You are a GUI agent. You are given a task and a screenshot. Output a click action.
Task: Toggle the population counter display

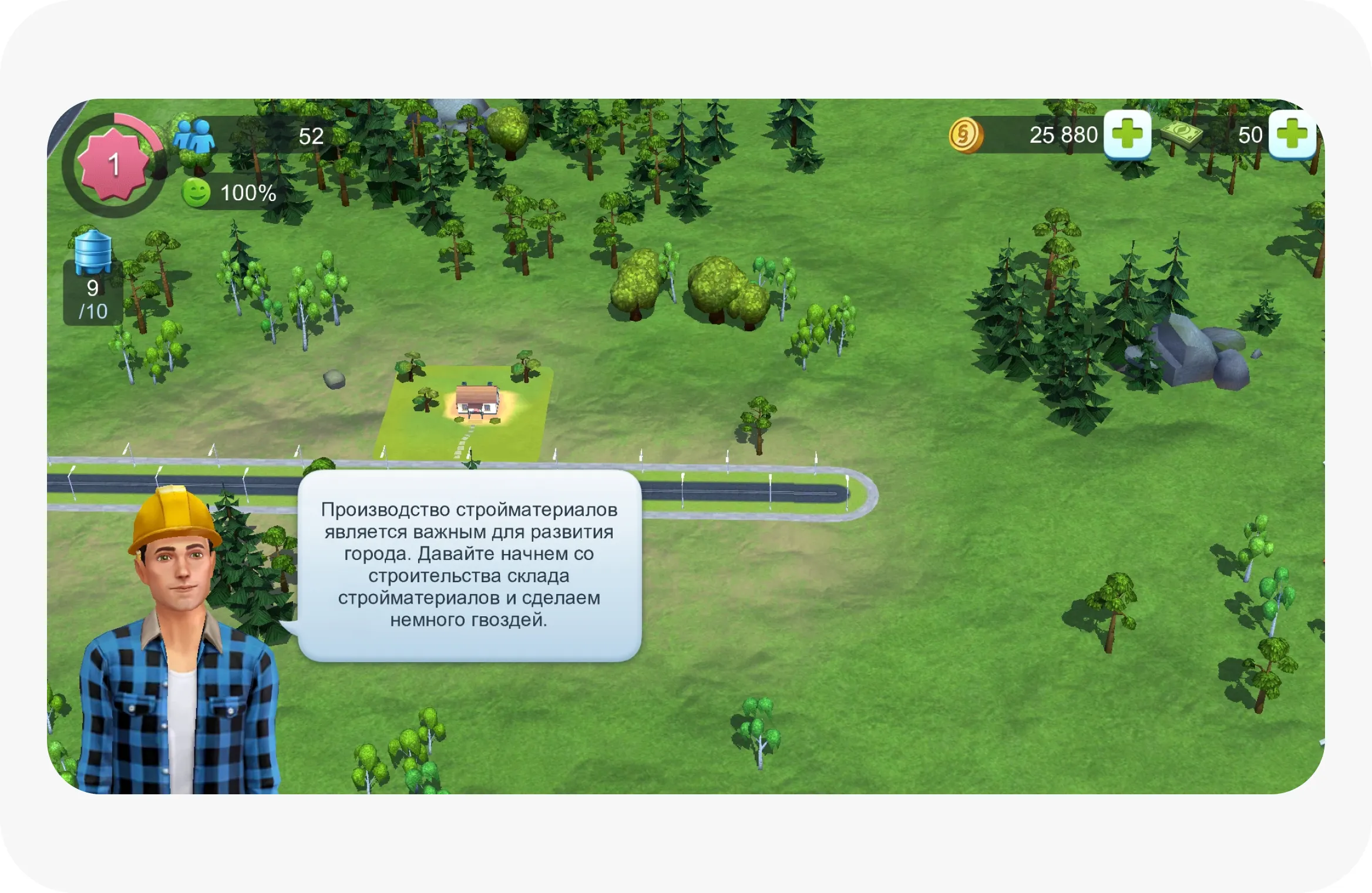pos(311,135)
